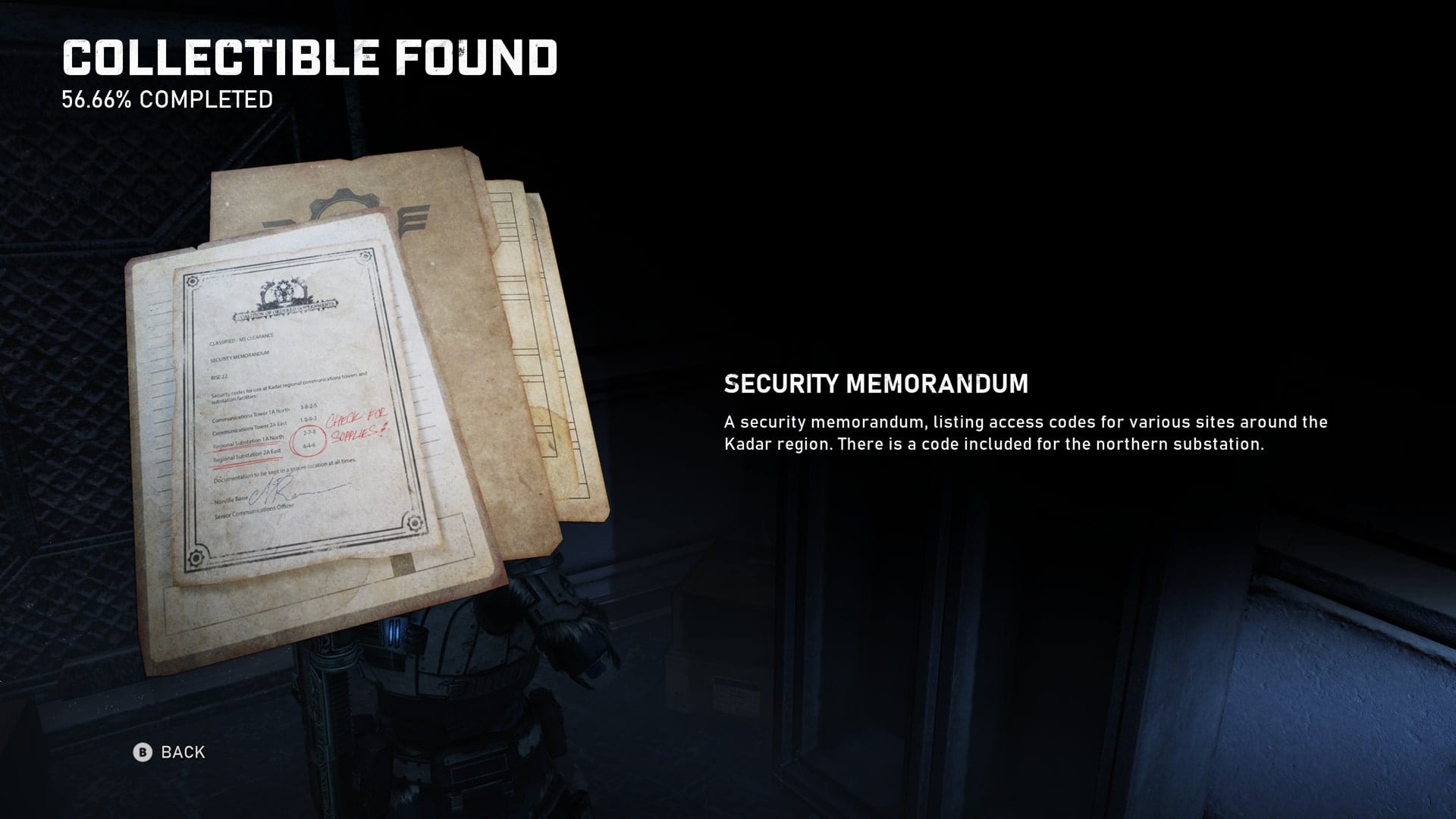
Task: Select the CLASSIFIED - MS CLEARANCE heading
Action: tap(240, 338)
